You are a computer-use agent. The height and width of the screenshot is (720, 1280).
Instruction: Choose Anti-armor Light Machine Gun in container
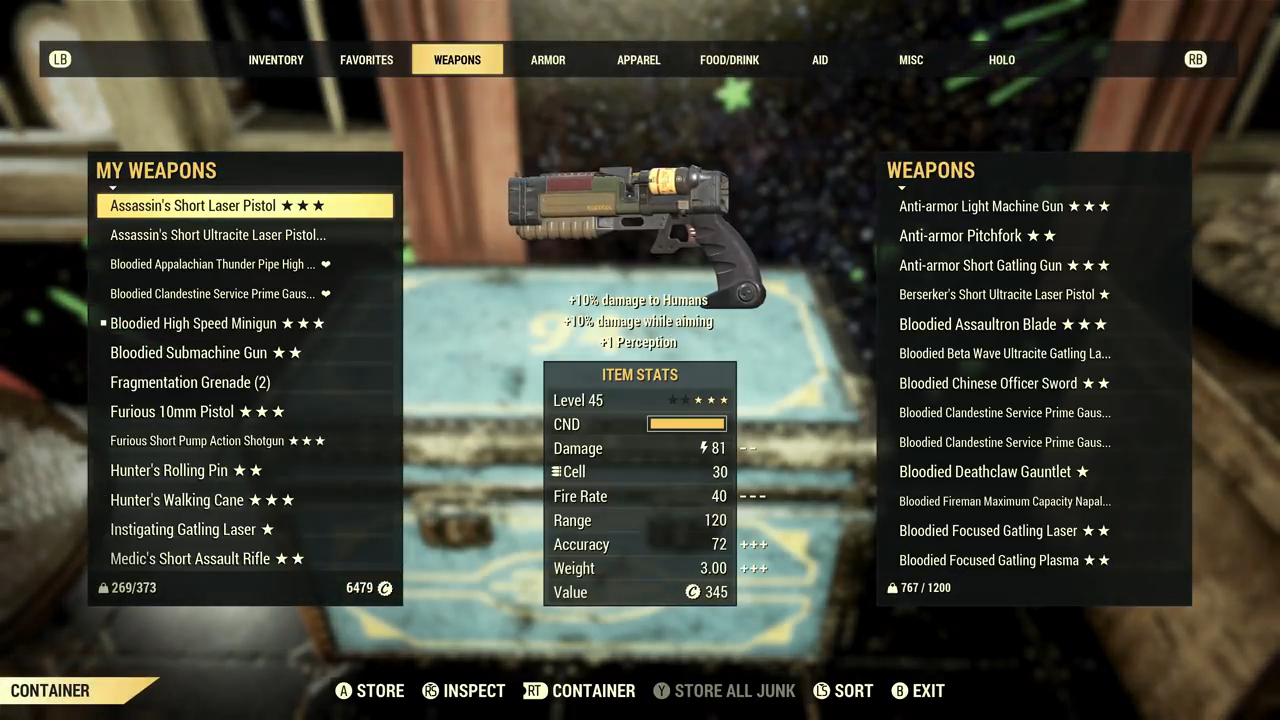pos(1004,206)
